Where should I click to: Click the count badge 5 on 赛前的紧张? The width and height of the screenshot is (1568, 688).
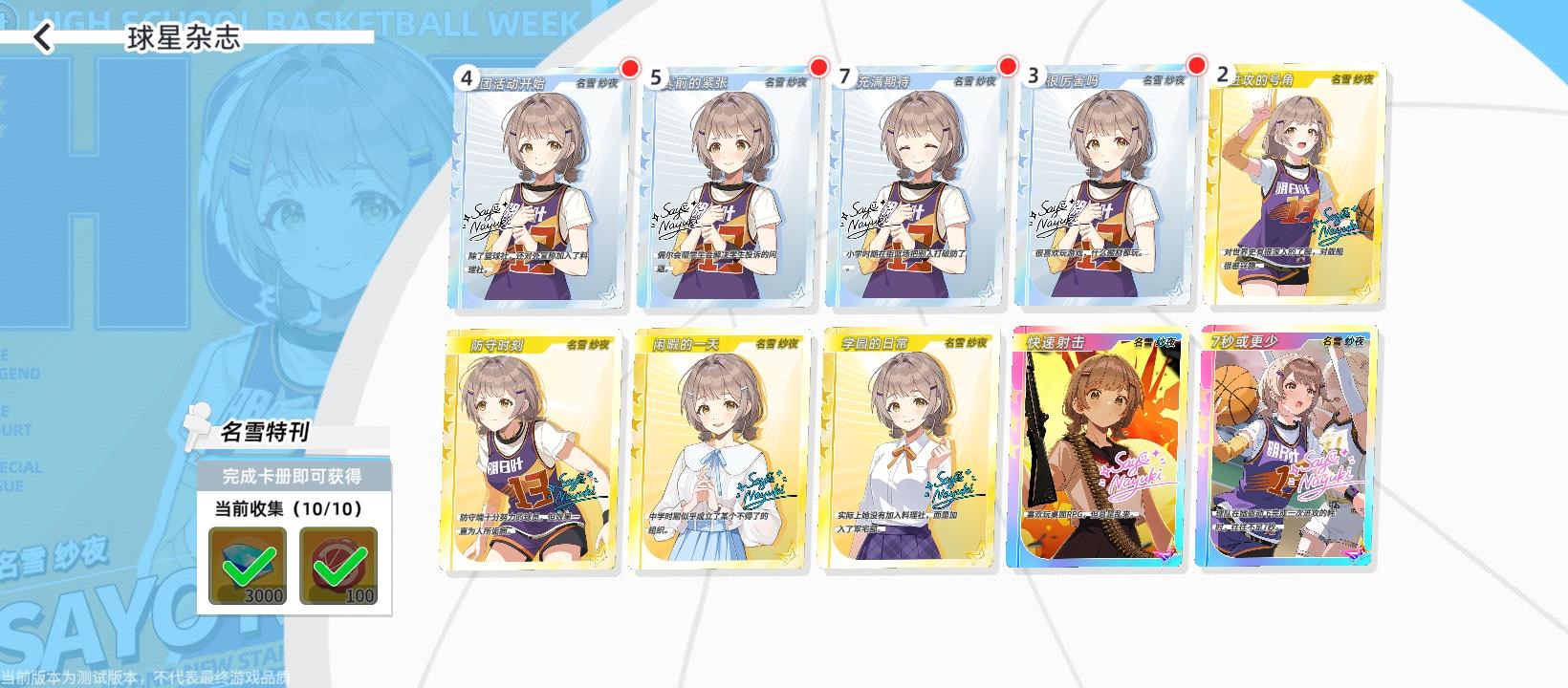click(657, 78)
